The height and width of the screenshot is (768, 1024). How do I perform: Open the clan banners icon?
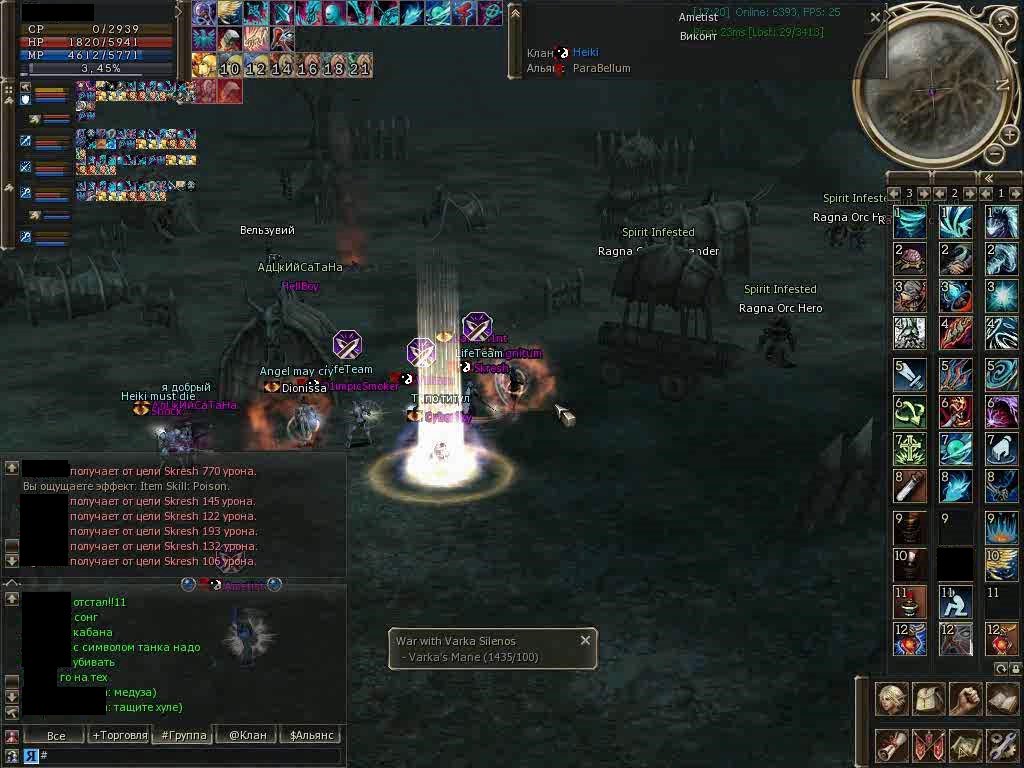pyautogui.click(x=929, y=745)
